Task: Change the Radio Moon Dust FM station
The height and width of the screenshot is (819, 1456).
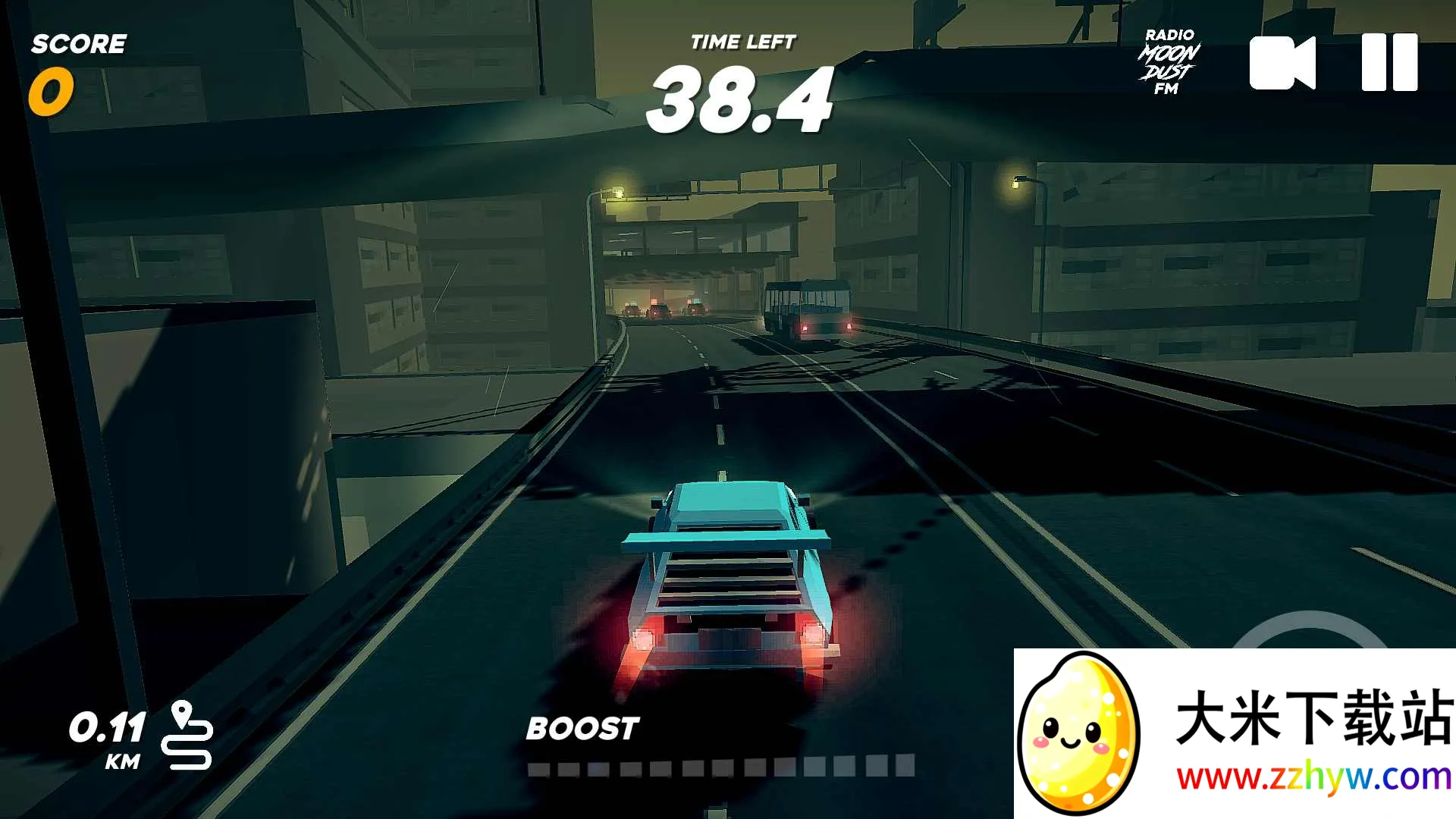Action: pos(1169,62)
